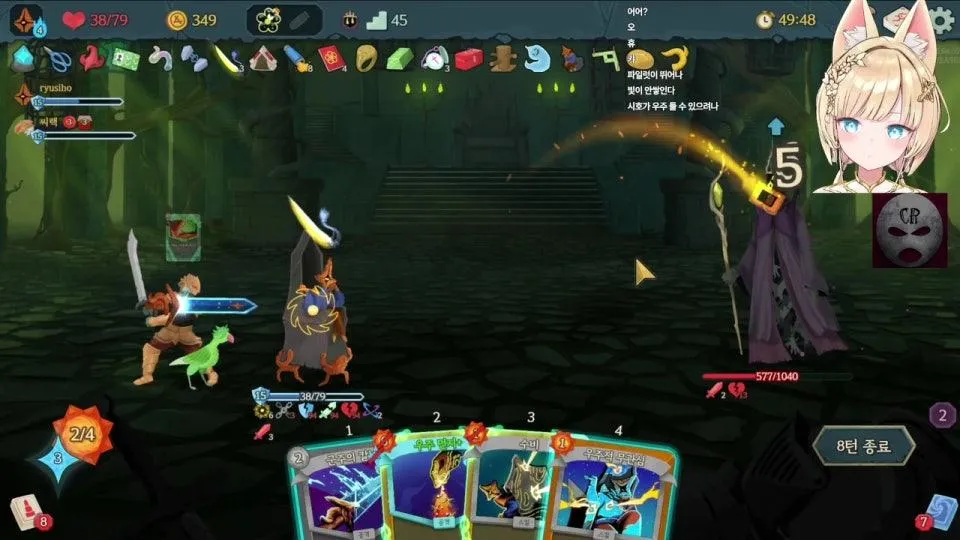Open the draw pile in the bottom-left
The image size is (960, 540).
click(26, 511)
